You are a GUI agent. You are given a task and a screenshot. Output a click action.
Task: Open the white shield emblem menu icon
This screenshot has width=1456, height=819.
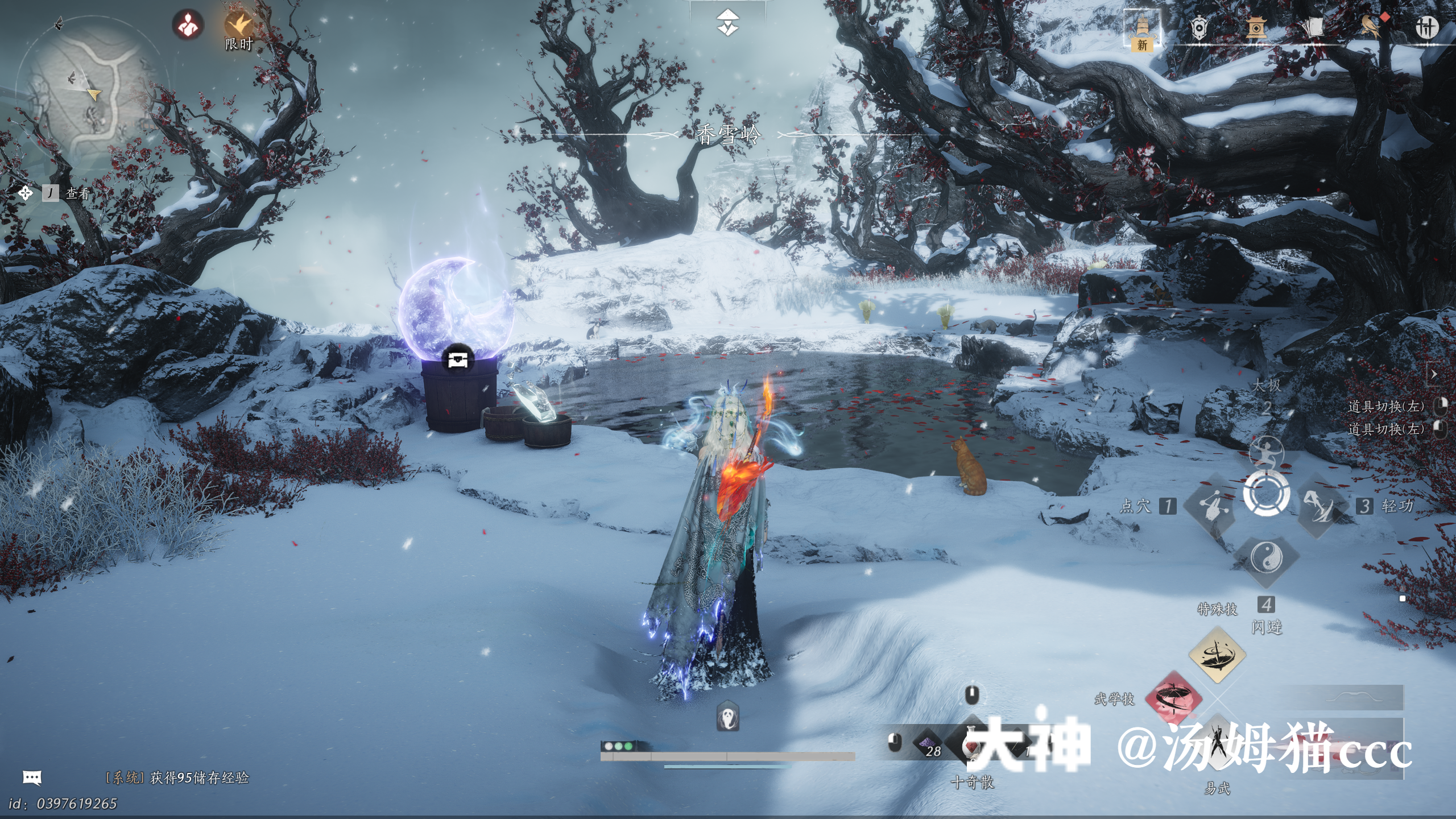1199,27
